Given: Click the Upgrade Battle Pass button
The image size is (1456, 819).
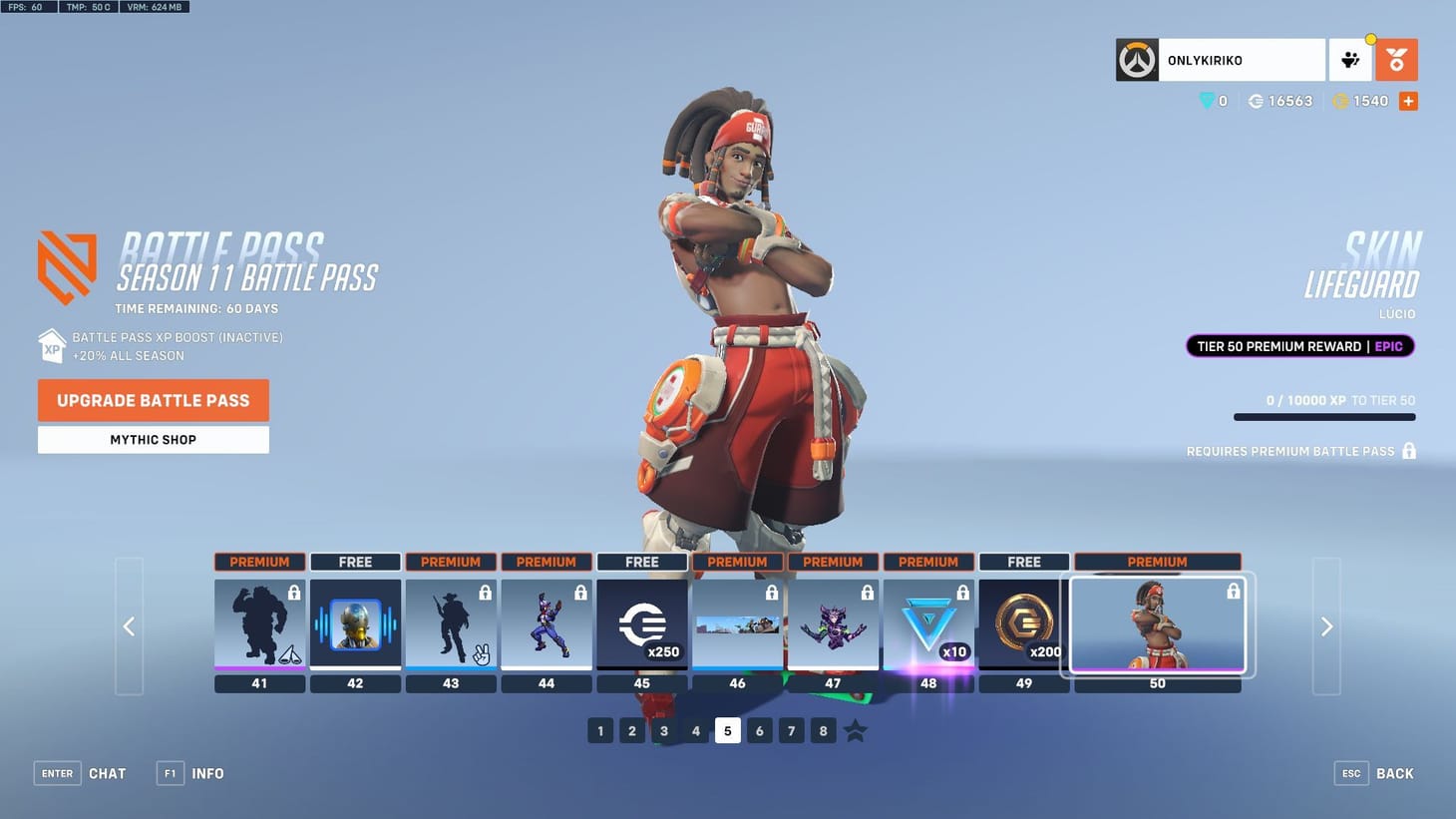Looking at the screenshot, I should (x=153, y=400).
